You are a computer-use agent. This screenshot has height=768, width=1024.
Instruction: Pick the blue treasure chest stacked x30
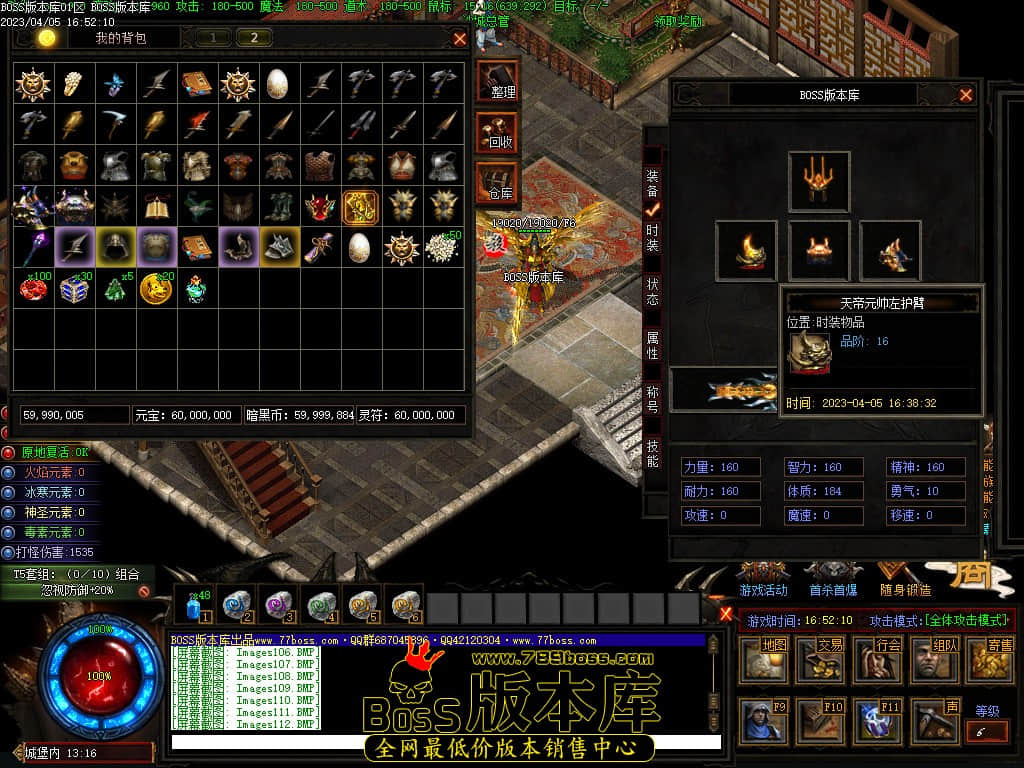point(75,288)
